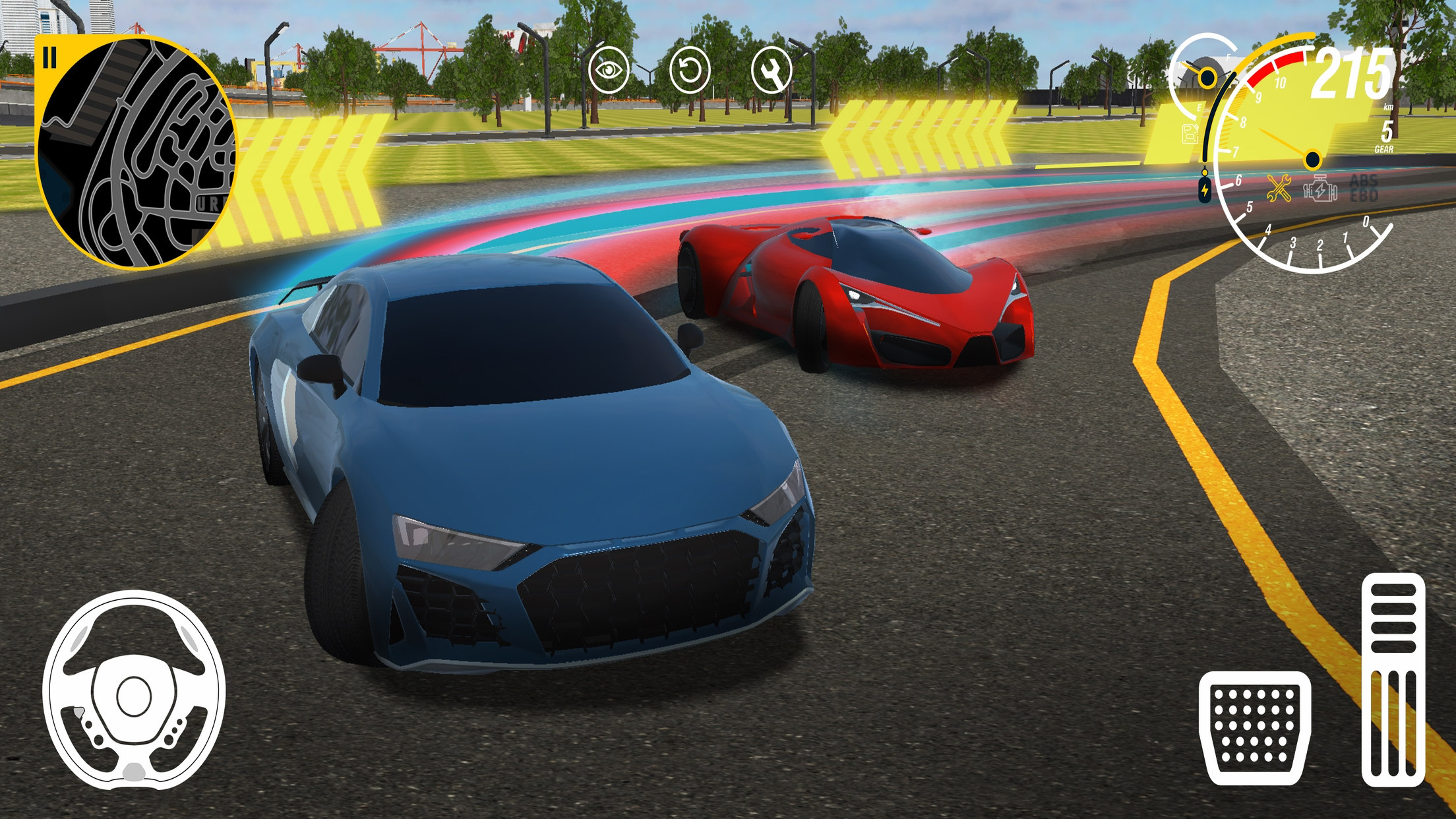Tap the engine icon on the dashboard
This screenshot has width=1456, height=819.
pyautogui.click(x=1320, y=189)
